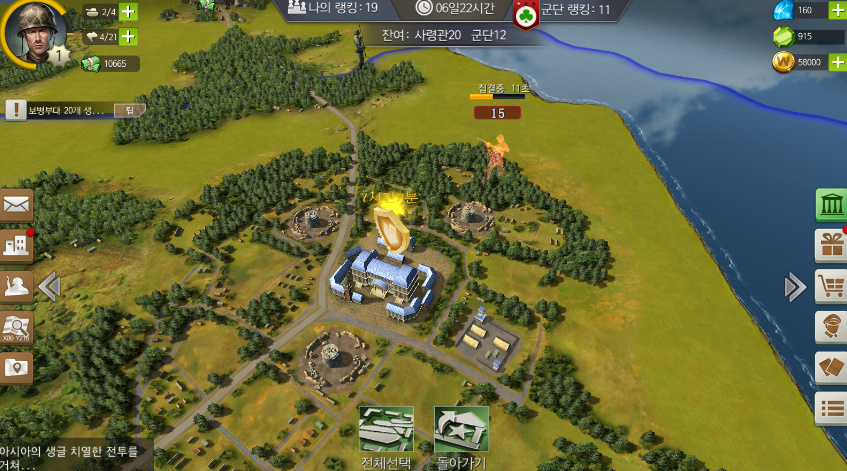
Task: Open the soldier troops menu
Action: point(17,287)
